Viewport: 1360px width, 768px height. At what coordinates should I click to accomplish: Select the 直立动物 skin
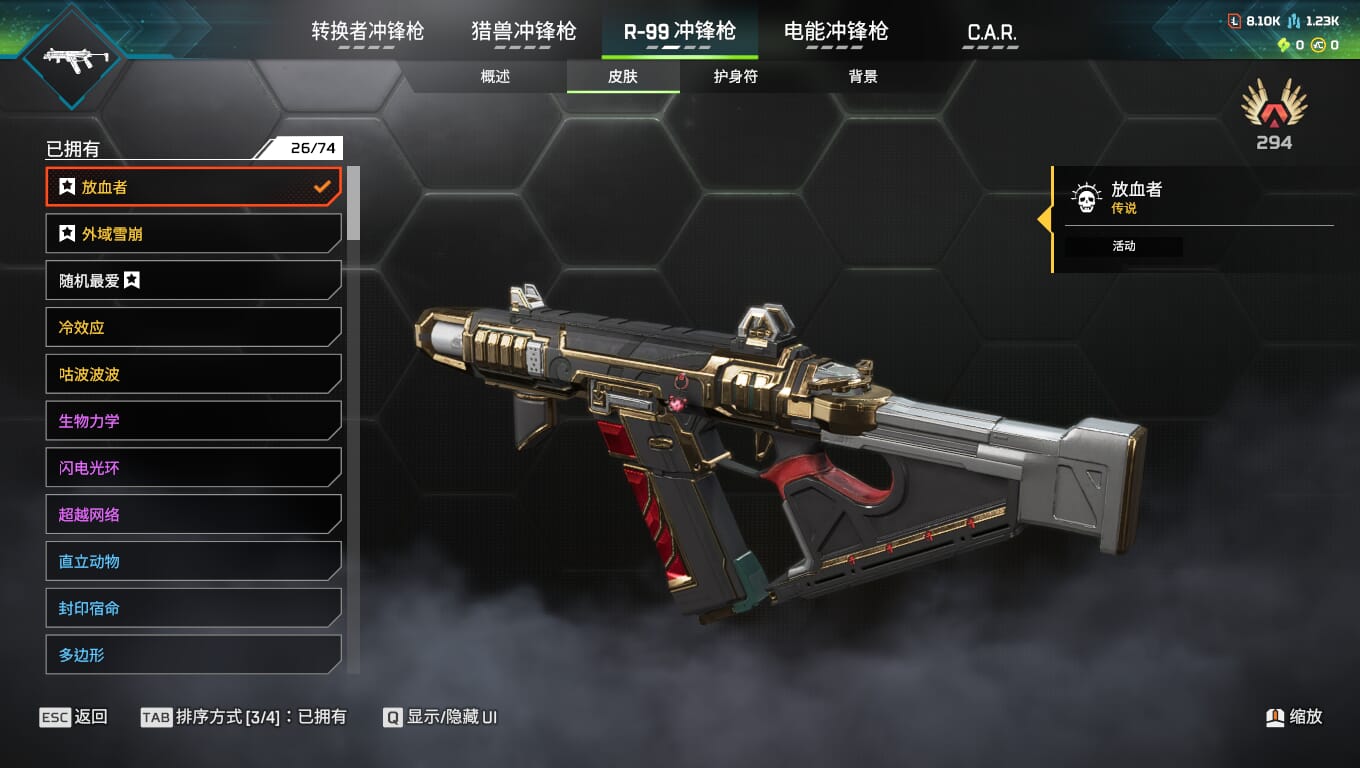pyautogui.click(x=193, y=561)
